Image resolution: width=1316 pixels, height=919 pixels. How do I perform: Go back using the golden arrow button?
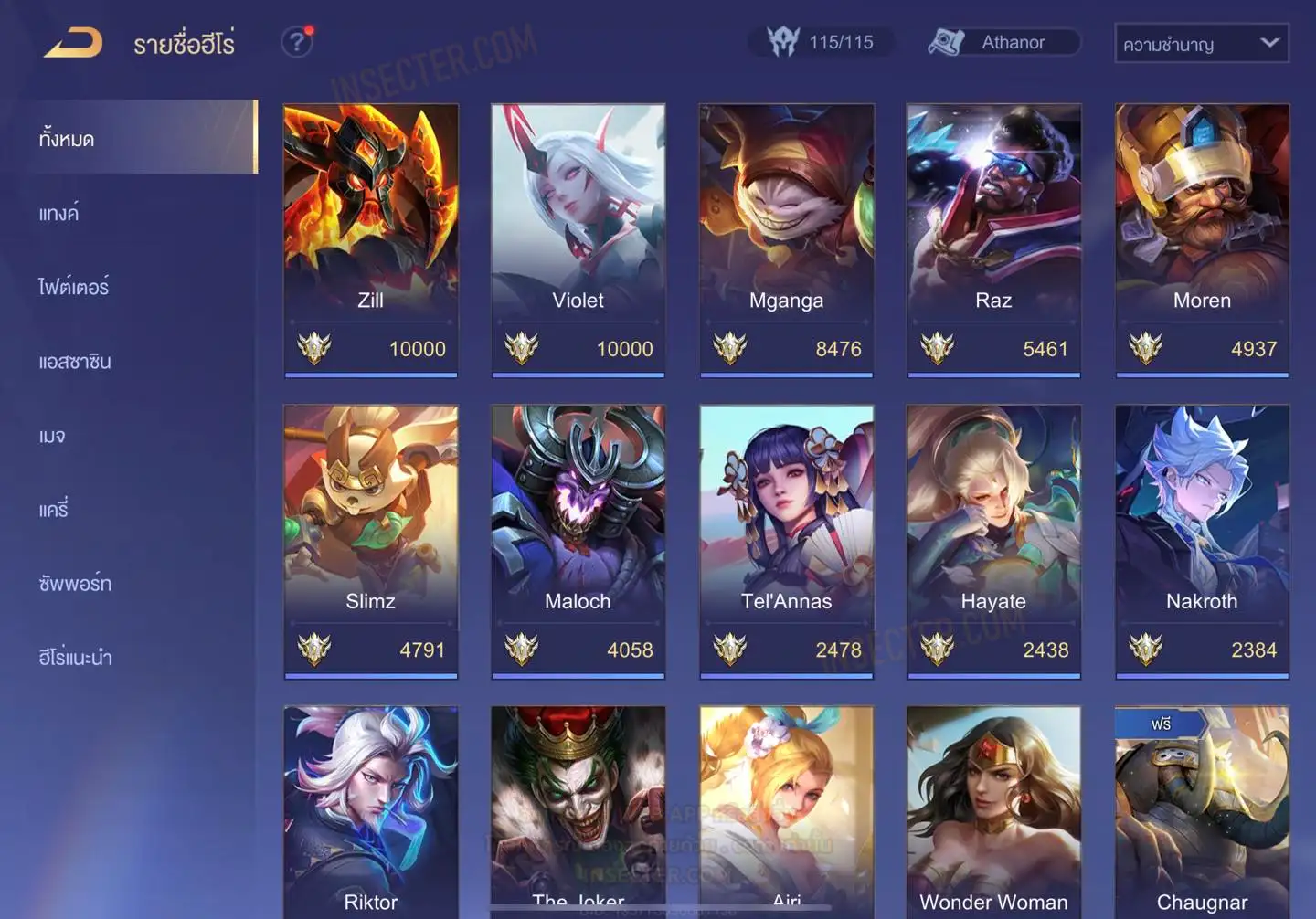pos(73,43)
